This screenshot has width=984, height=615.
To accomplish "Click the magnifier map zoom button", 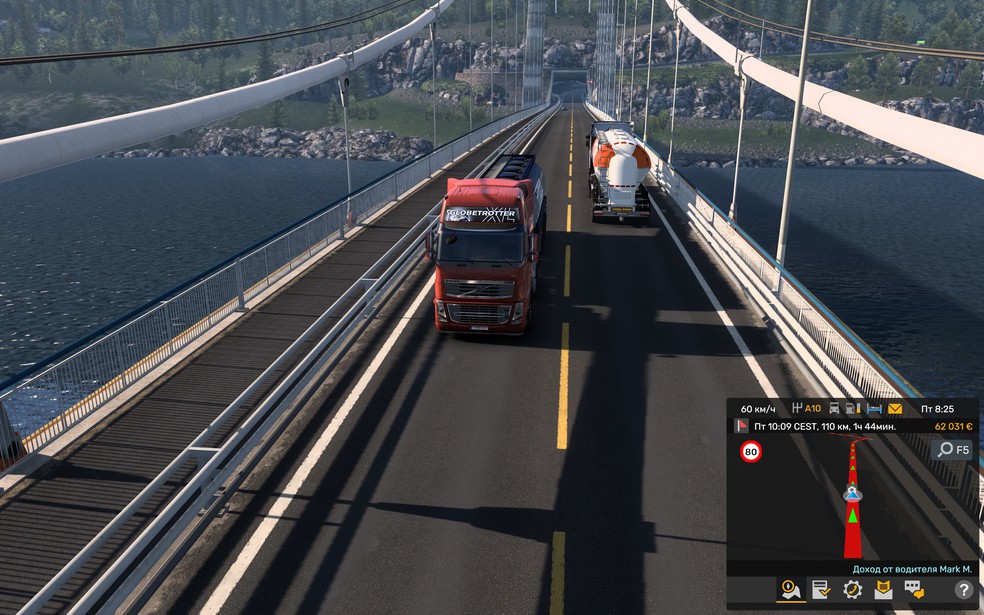I will 951,450.
